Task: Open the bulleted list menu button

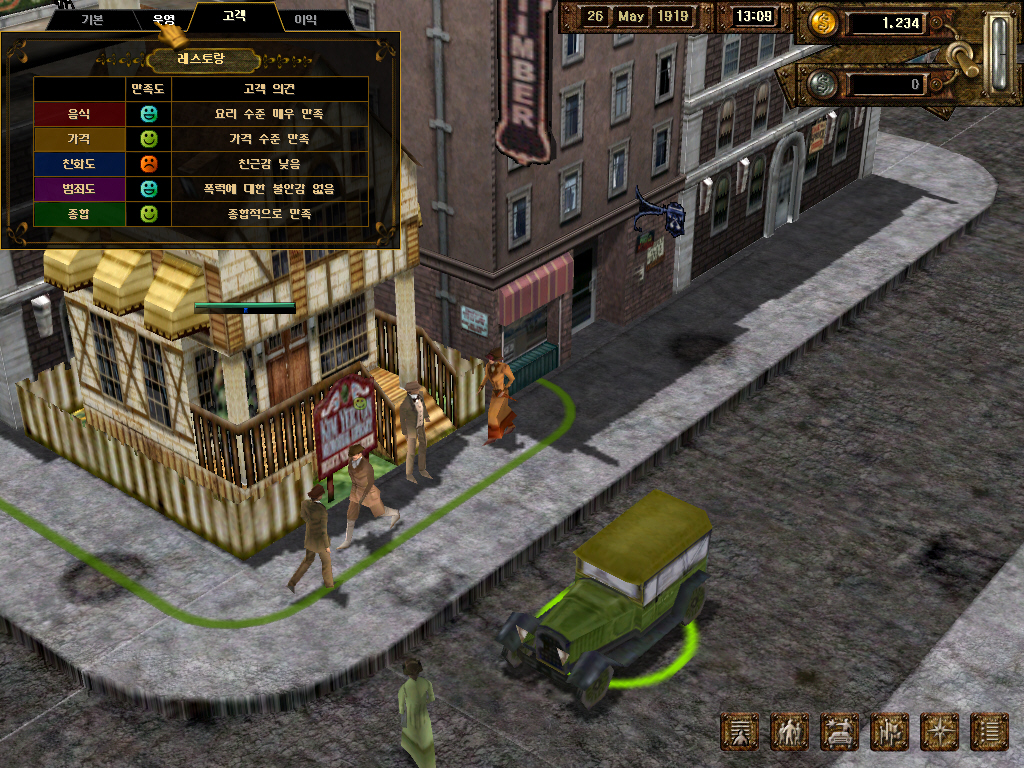Action: click(x=990, y=732)
